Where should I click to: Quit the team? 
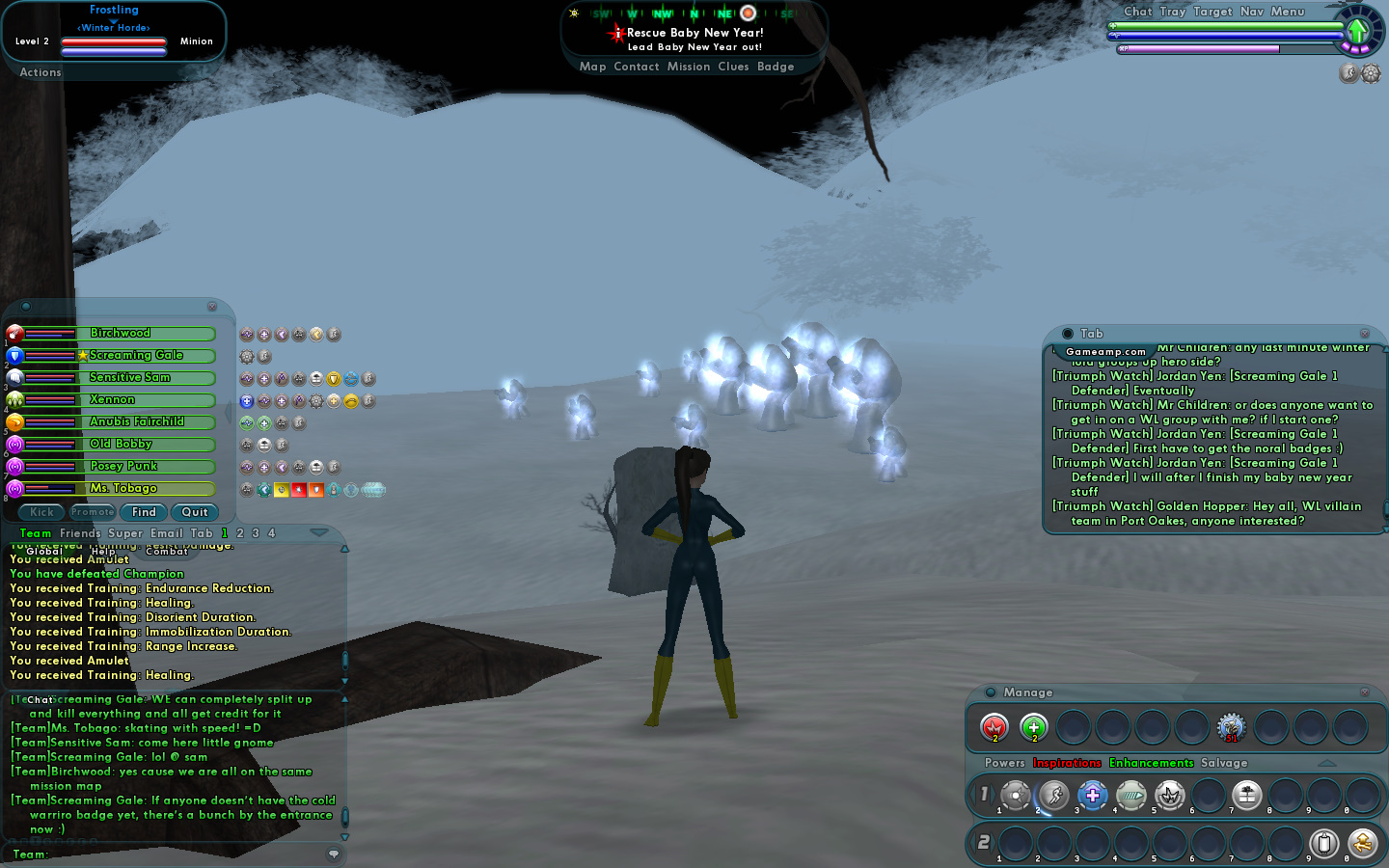click(x=195, y=512)
